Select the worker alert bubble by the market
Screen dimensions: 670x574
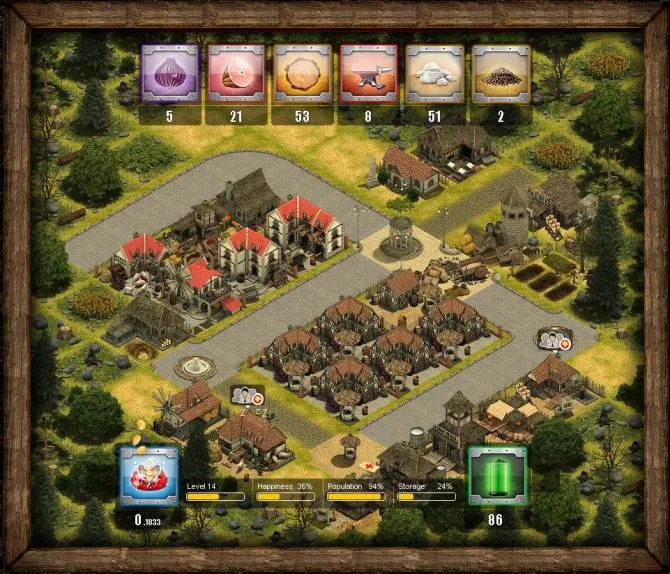coord(553,338)
